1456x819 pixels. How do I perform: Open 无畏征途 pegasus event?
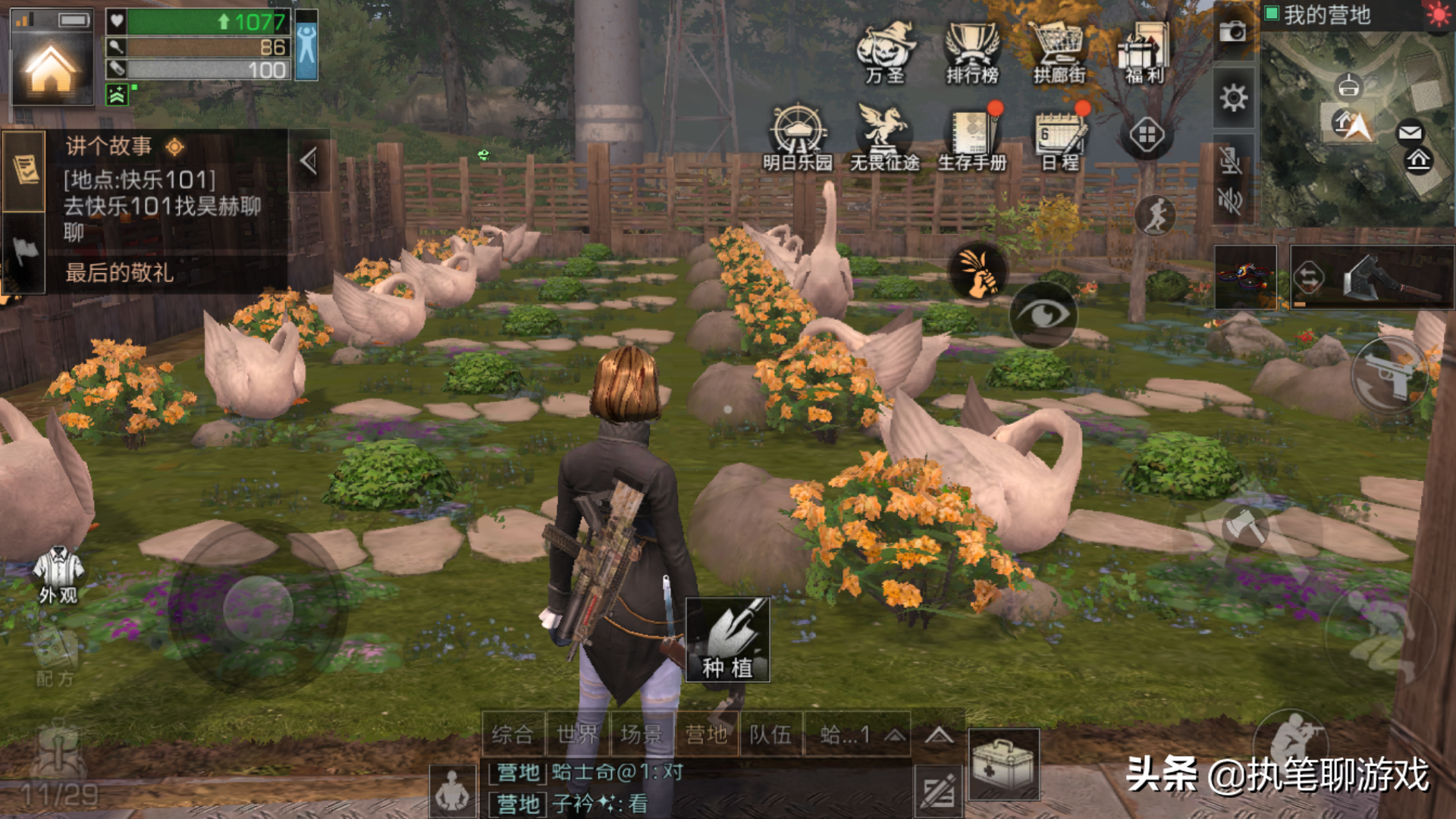pyautogui.click(x=884, y=136)
